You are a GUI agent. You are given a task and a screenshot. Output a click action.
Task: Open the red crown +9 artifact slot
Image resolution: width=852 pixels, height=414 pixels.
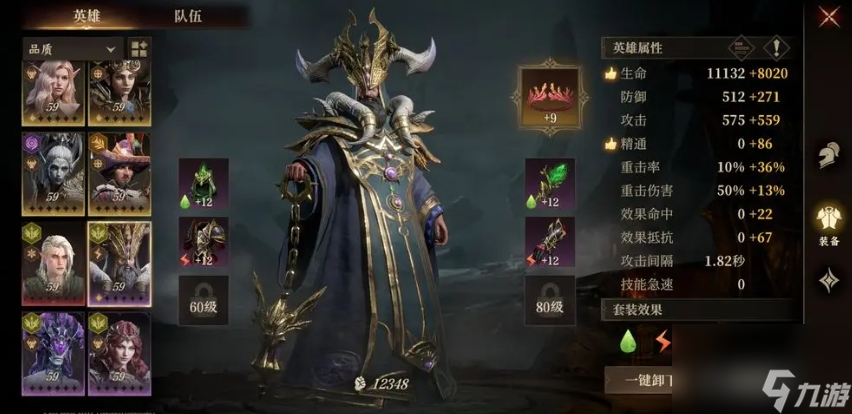(x=546, y=96)
